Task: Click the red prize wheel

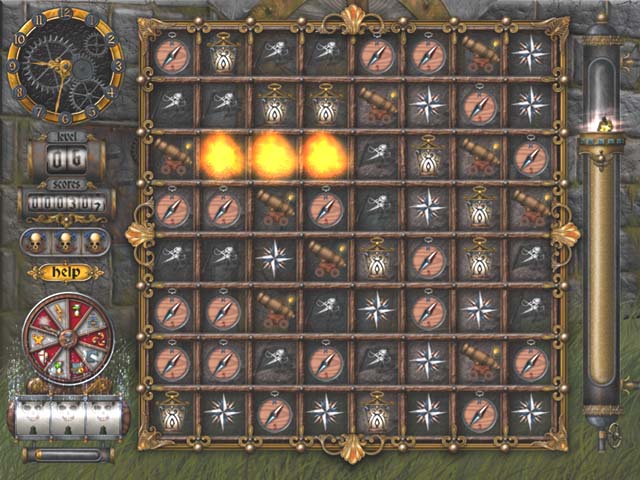Action: point(68,339)
